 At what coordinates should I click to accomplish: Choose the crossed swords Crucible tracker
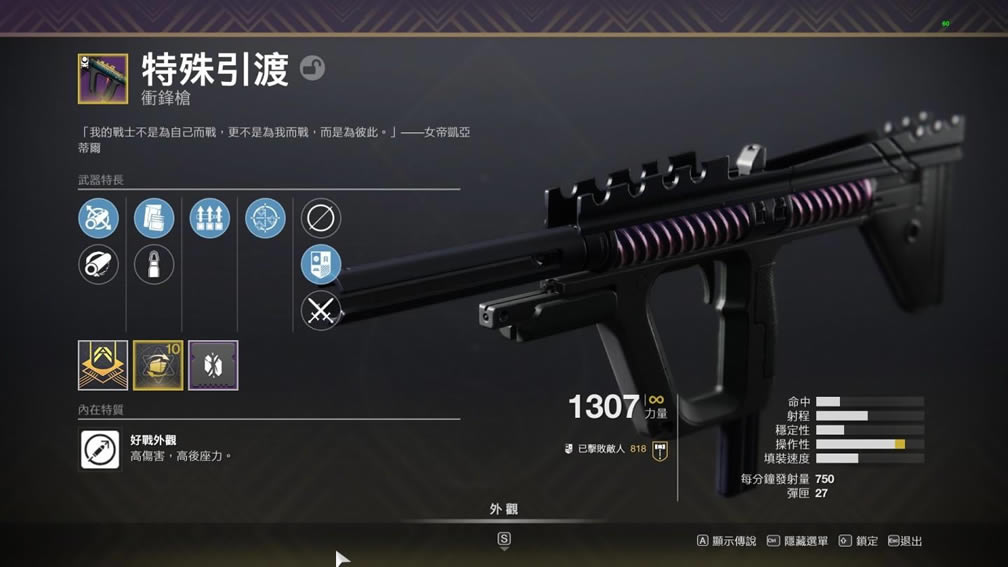coord(321,311)
